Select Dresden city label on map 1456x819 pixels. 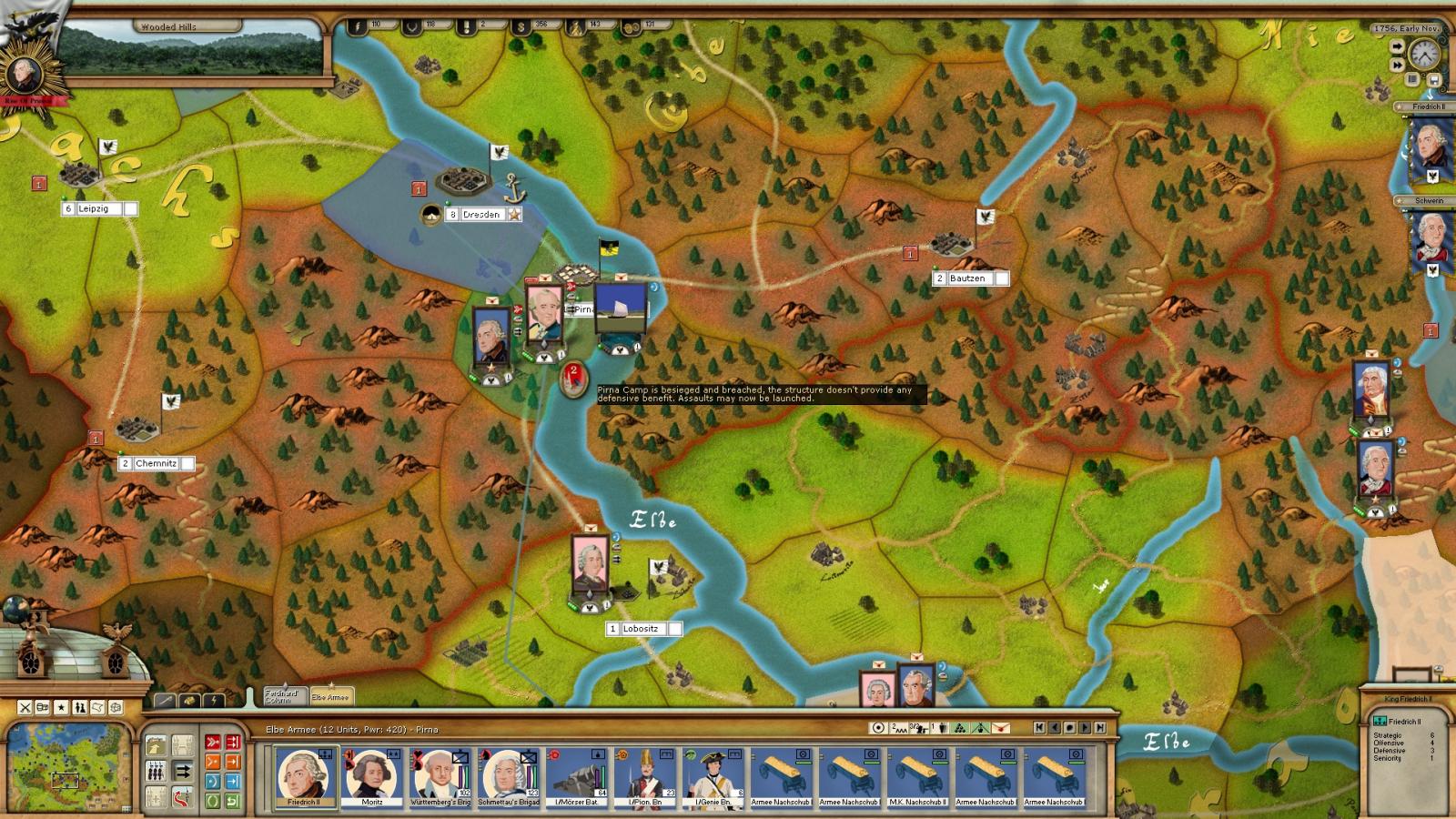[481, 215]
